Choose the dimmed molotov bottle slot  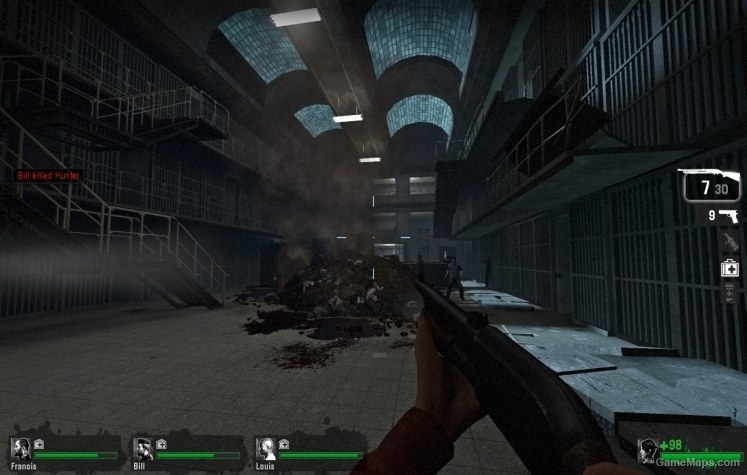(730, 241)
